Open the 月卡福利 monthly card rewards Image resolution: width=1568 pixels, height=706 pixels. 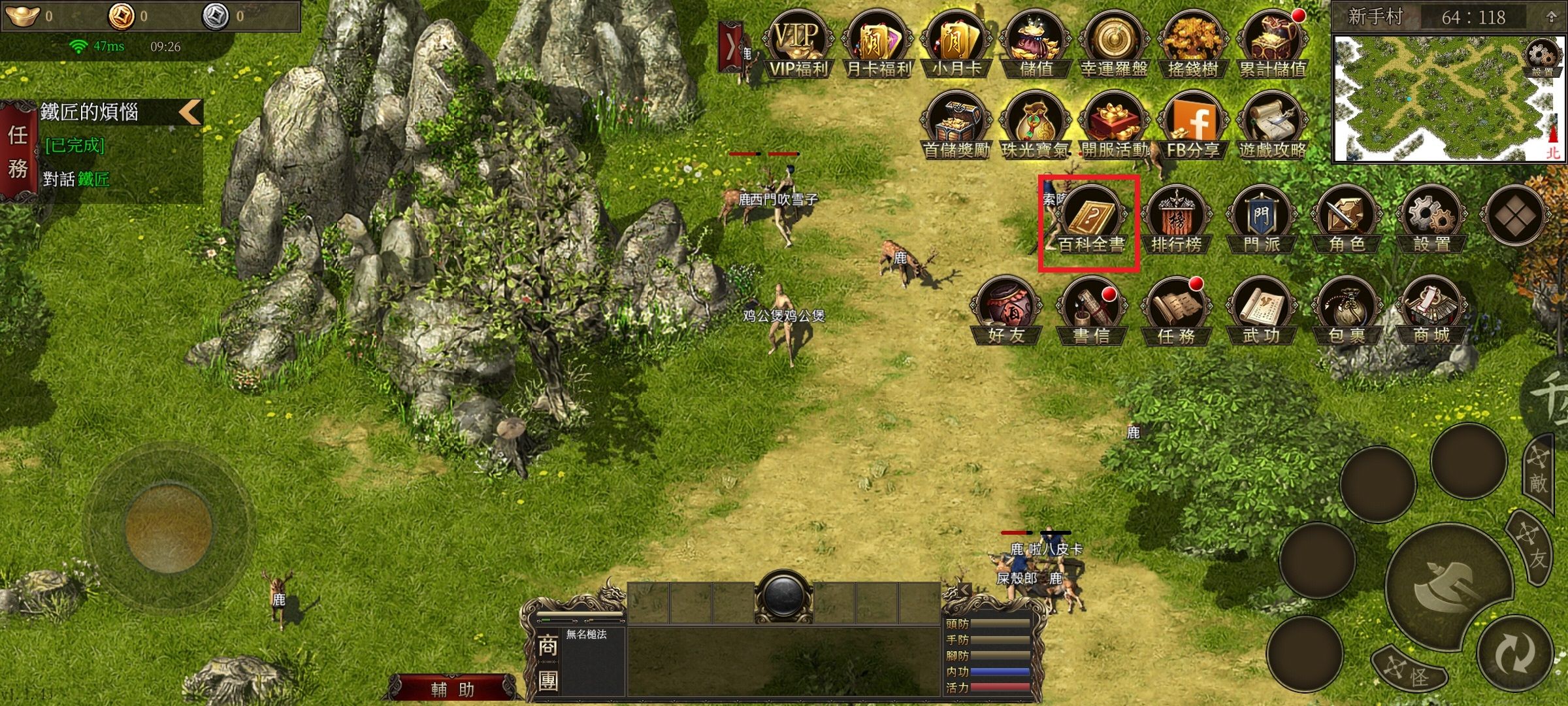877,44
